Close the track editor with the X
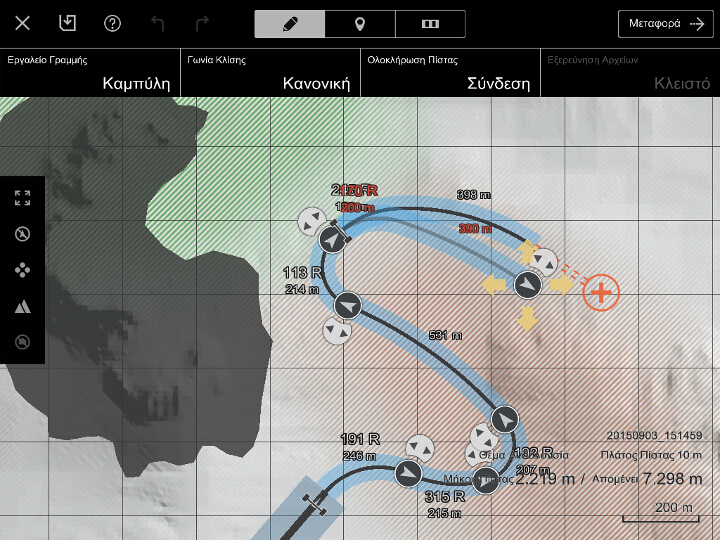 coord(22,23)
